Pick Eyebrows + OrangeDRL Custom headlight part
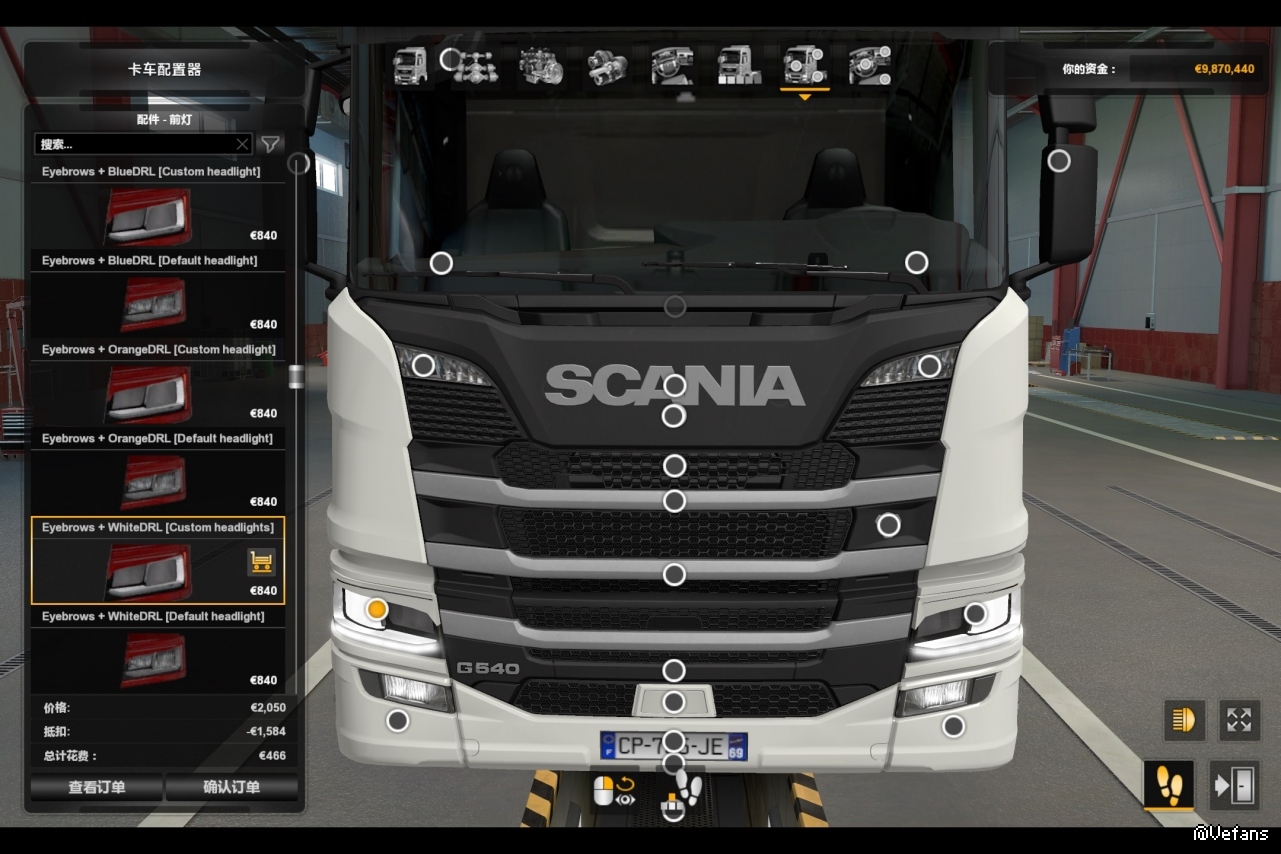Image resolution: width=1281 pixels, height=854 pixels. [158, 392]
